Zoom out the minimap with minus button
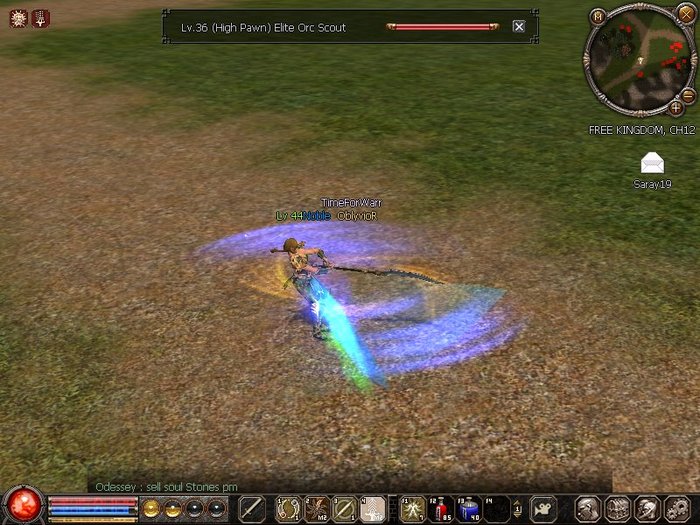This screenshot has width=700, height=525. pyautogui.click(x=688, y=94)
